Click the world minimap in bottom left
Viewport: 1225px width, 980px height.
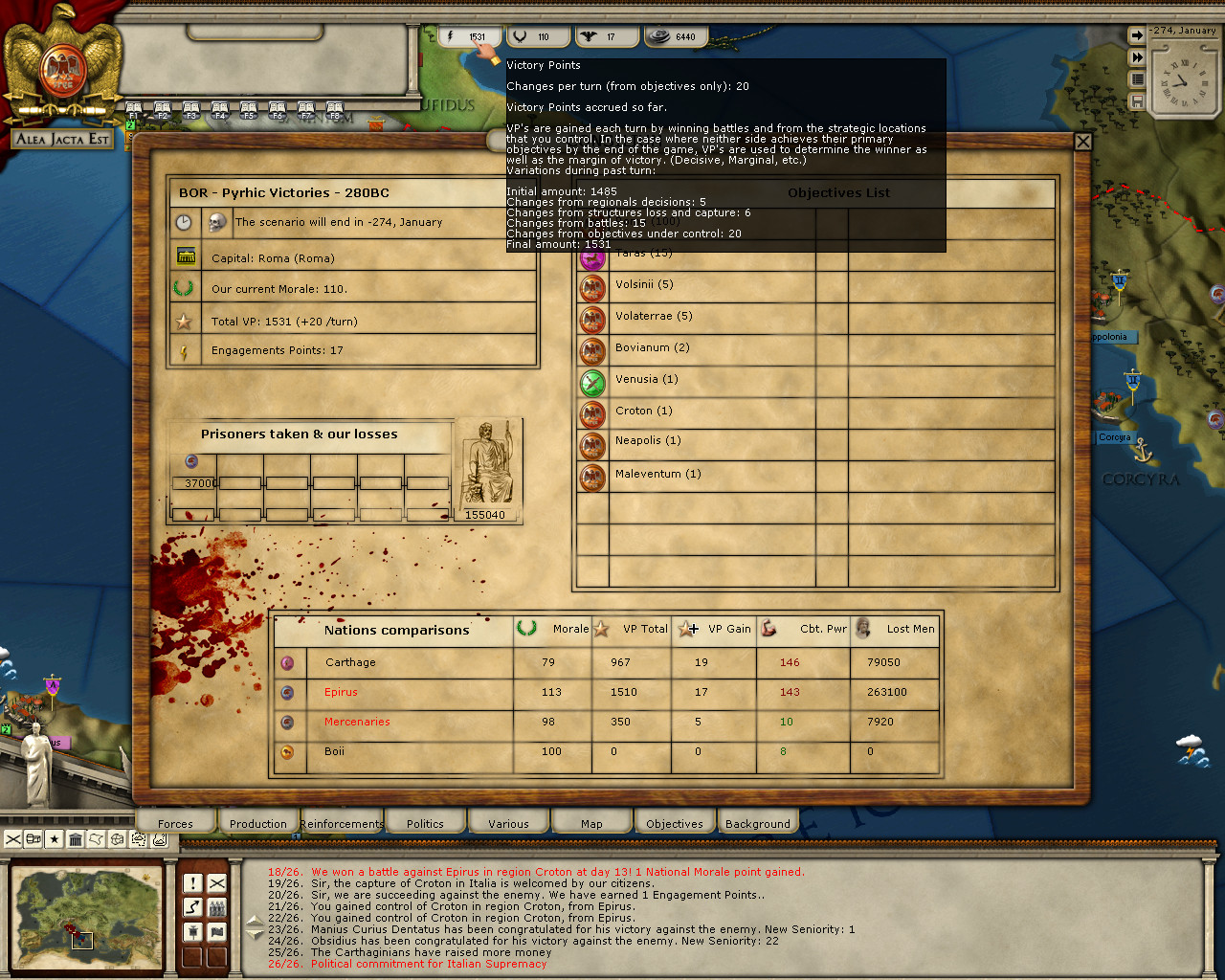pos(86,917)
